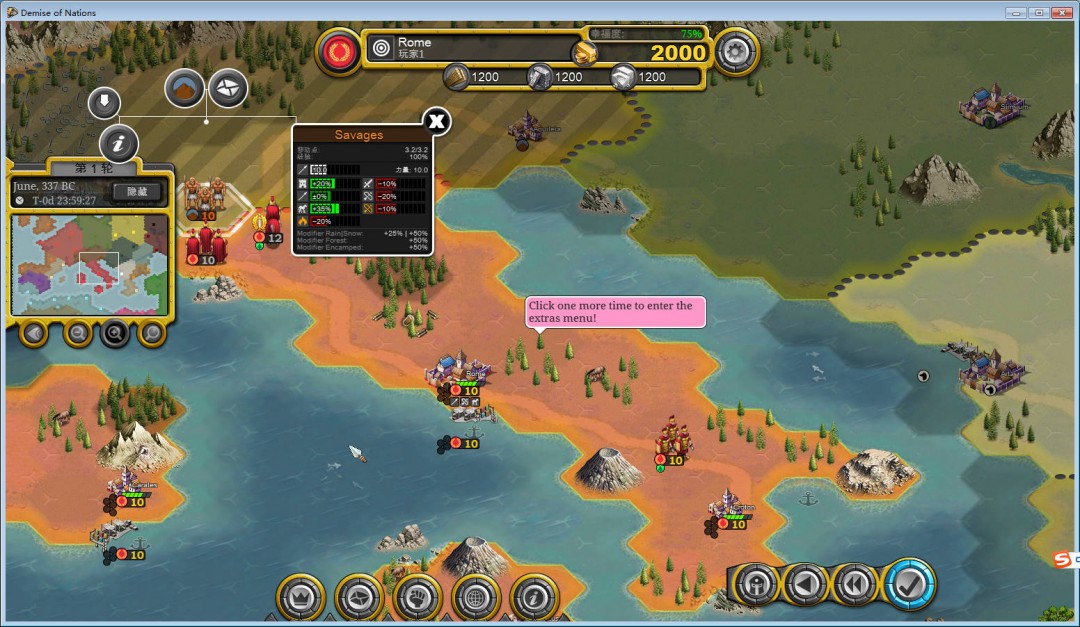Zoom in with the plus magnifier button
Viewport: 1080px width, 627px height.
(114, 333)
